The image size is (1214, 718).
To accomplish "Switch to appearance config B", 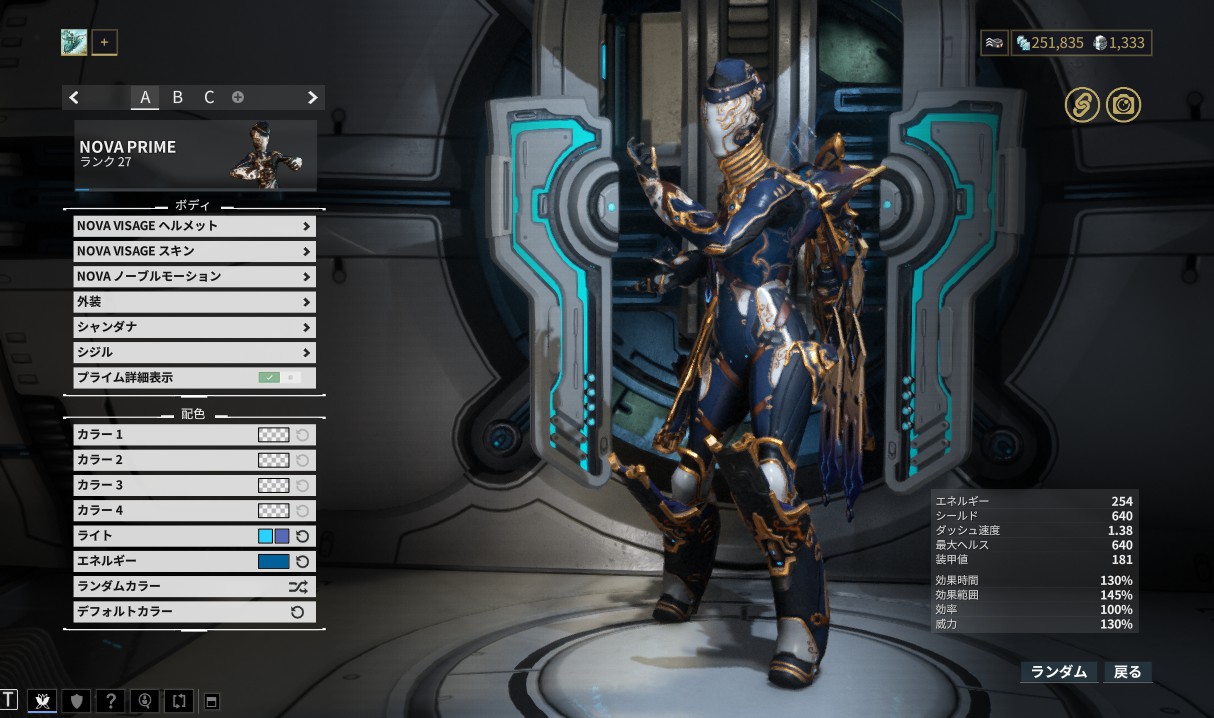I will (x=177, y=97).
